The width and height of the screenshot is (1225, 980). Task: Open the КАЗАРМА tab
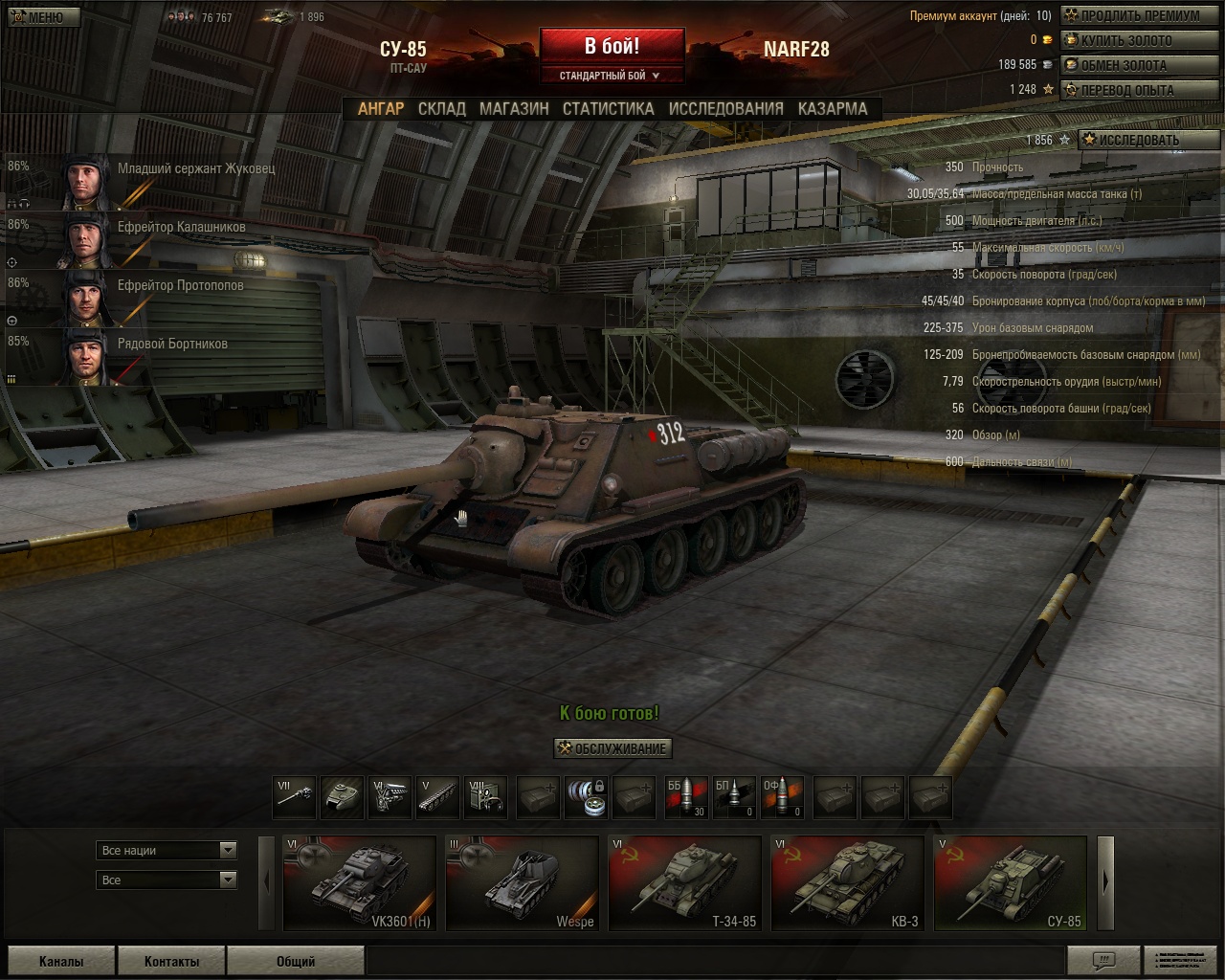[833, 109]
